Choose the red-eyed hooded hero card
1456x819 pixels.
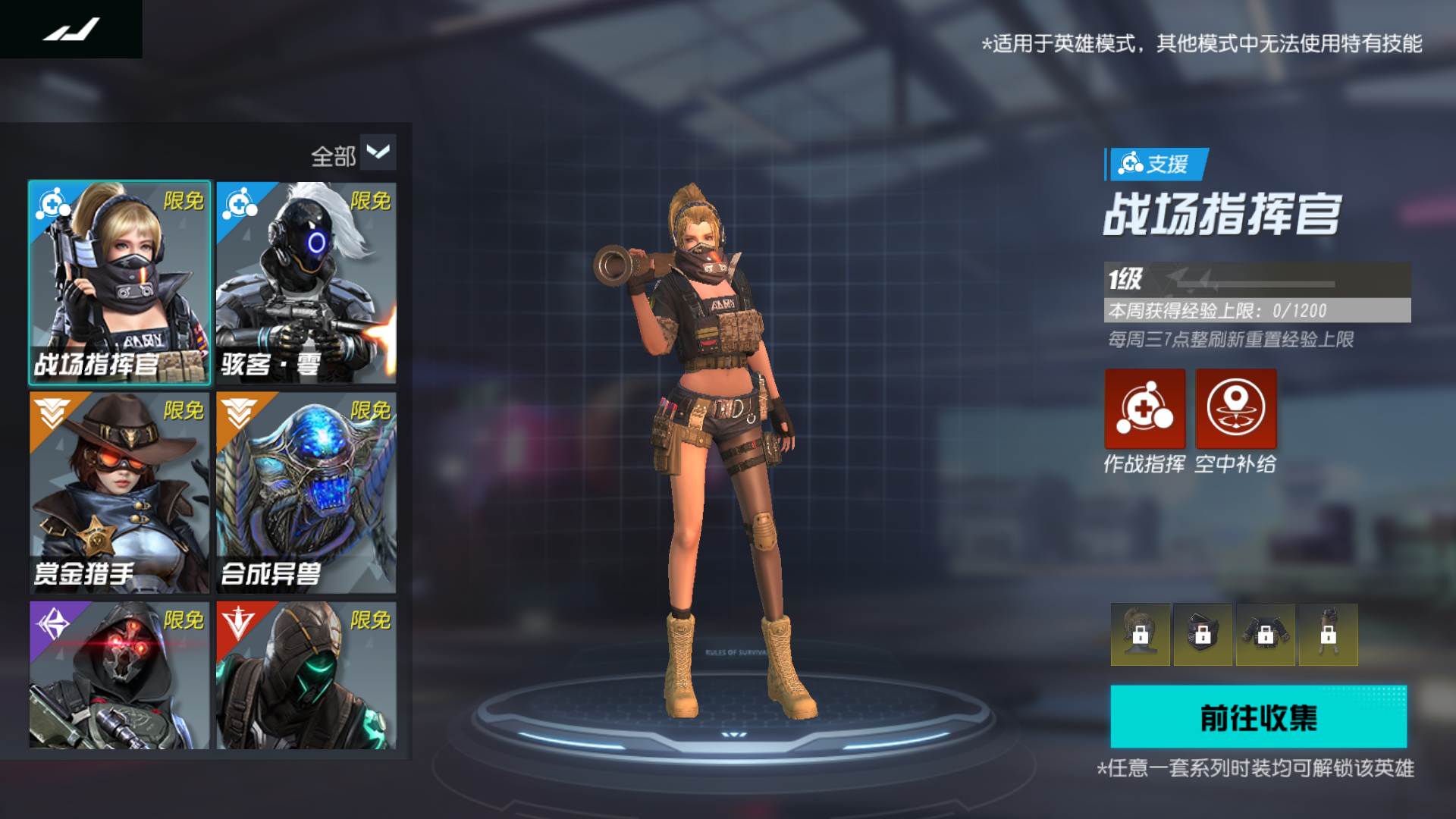120,675
